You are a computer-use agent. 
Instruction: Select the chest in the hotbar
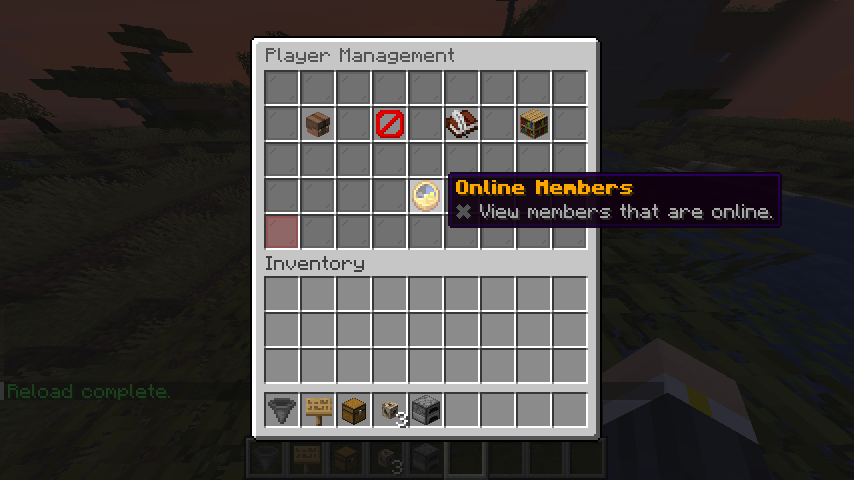[354, 409]
